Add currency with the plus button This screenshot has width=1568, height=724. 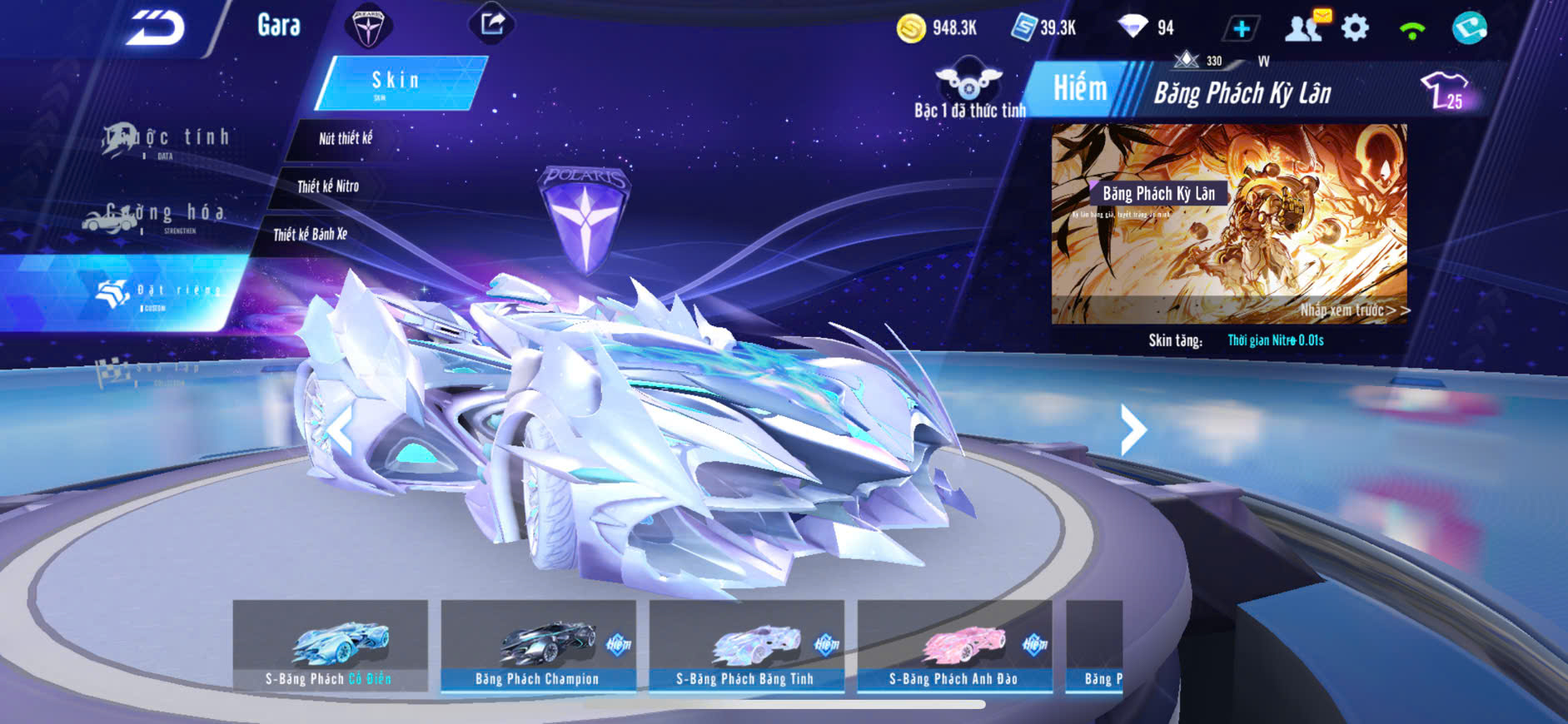pos(1241,29)
